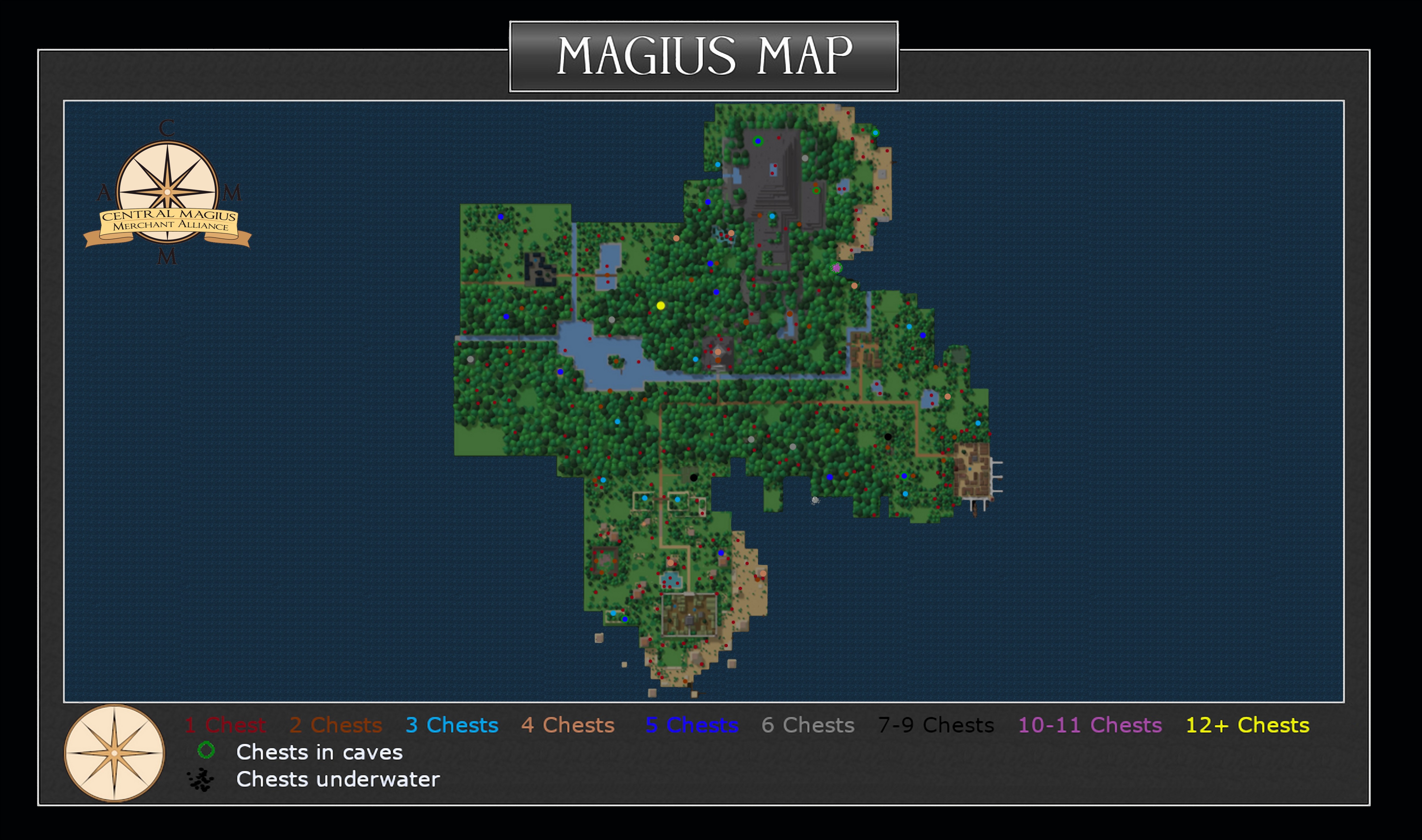Select the "10-11 Chests" legend label
Viewport: 1422px width, 840px height.
point(1090,725)
